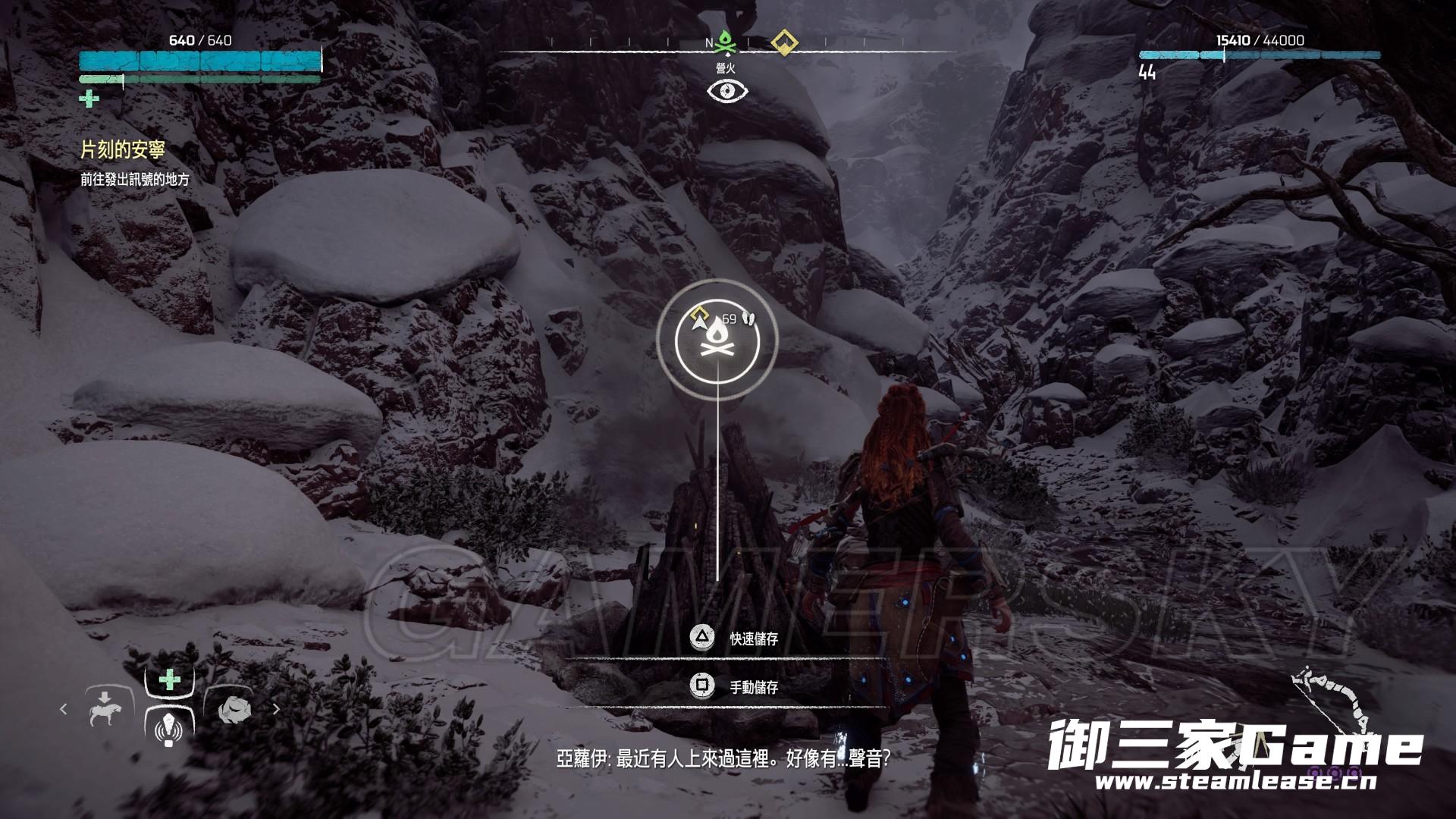
Task: Click the green campfire marker on the compass
Action: [x=726, y=44]
